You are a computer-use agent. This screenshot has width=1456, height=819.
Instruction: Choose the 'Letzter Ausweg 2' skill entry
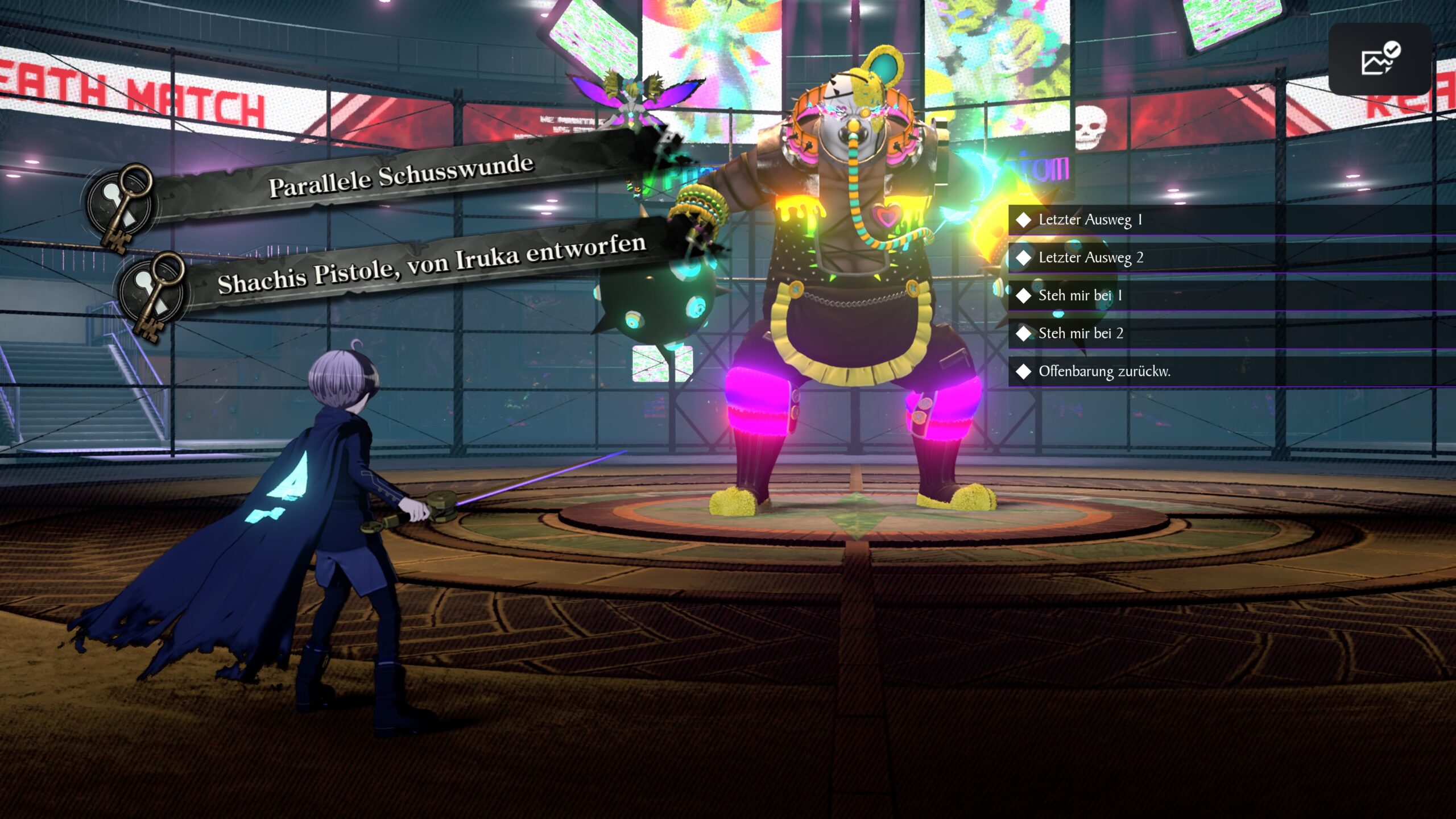click(x=1090, y=258)
